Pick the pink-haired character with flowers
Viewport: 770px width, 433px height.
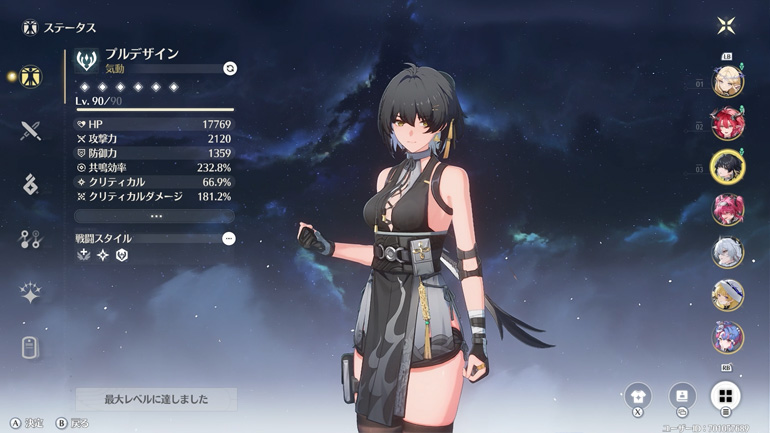[x=727, y=210]
